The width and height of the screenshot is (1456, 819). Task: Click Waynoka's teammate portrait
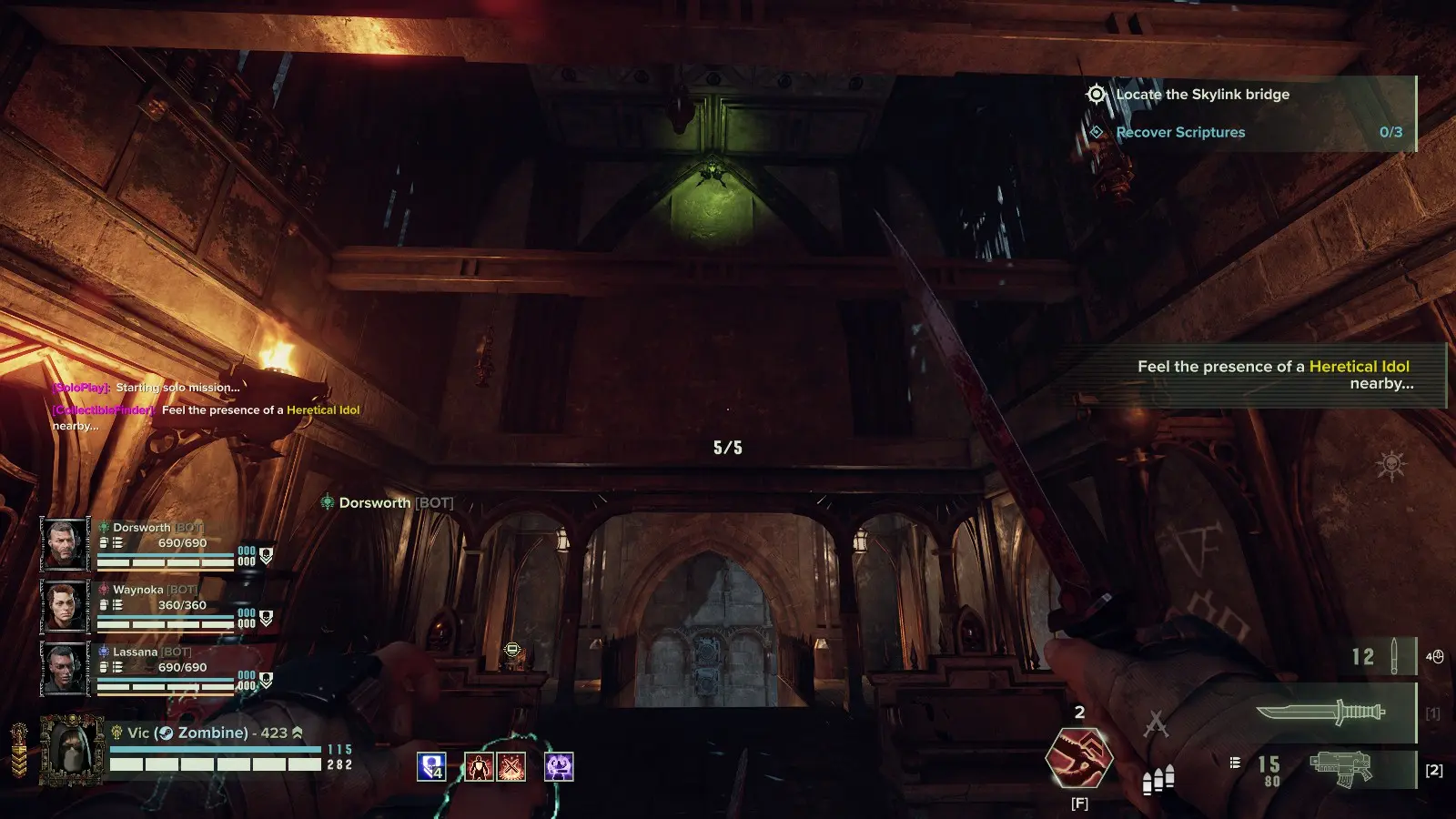[65, 606]
